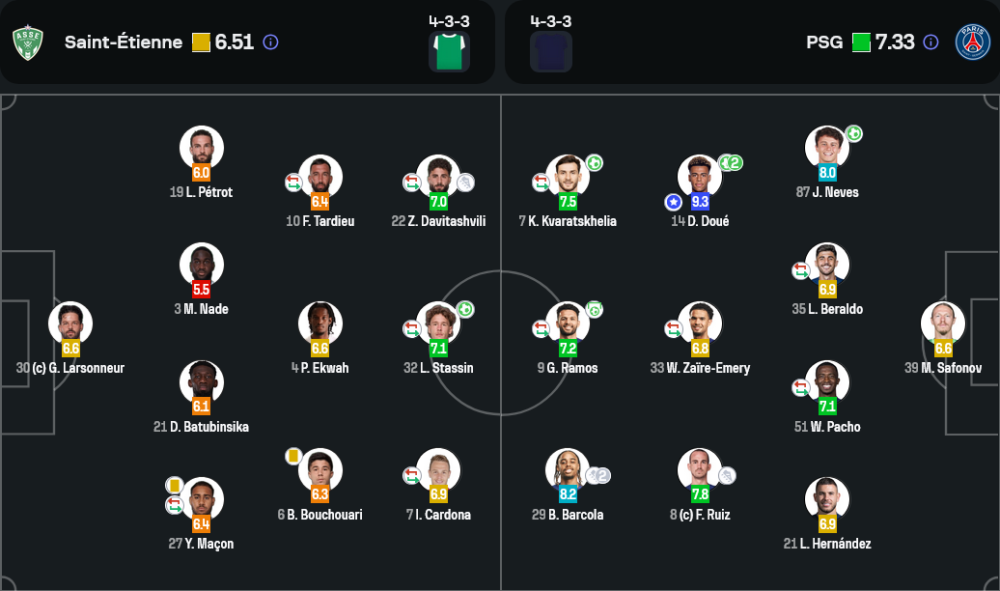The width and height of the screenshot is (1000, 591).
Task: Choose M. Nade on the pitch
Action: click(201, 265)
